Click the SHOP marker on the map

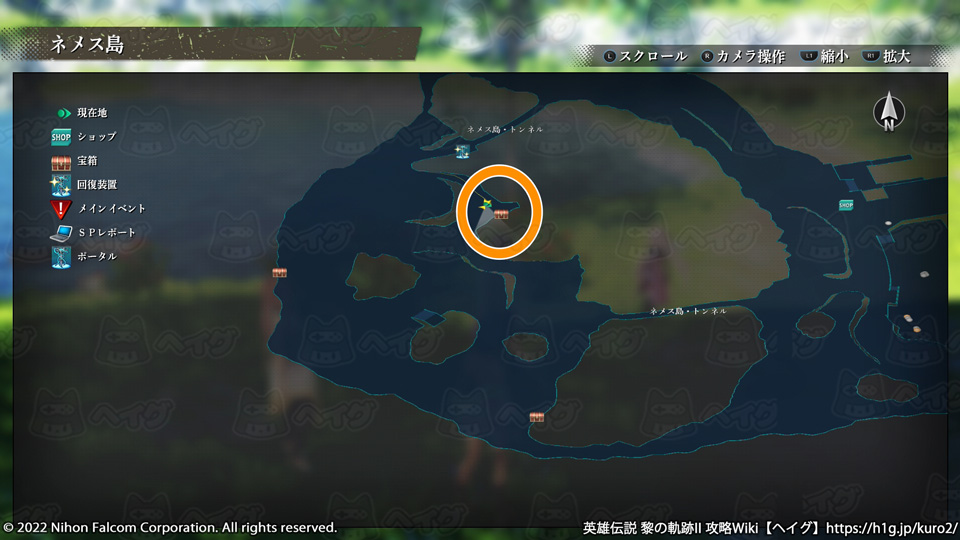click(x=846, y=205)
